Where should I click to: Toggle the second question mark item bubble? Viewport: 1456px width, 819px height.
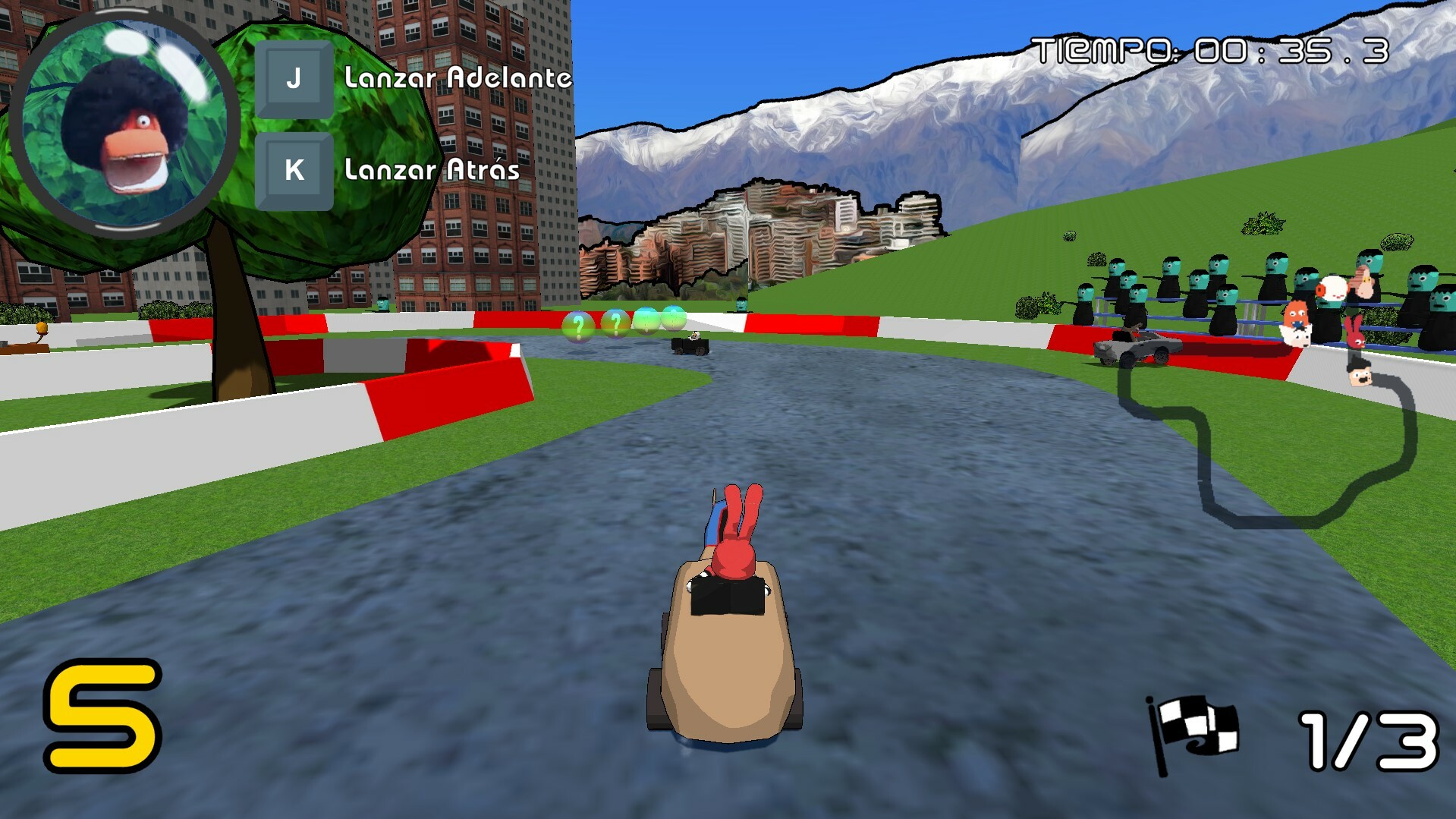click(616, 324)
